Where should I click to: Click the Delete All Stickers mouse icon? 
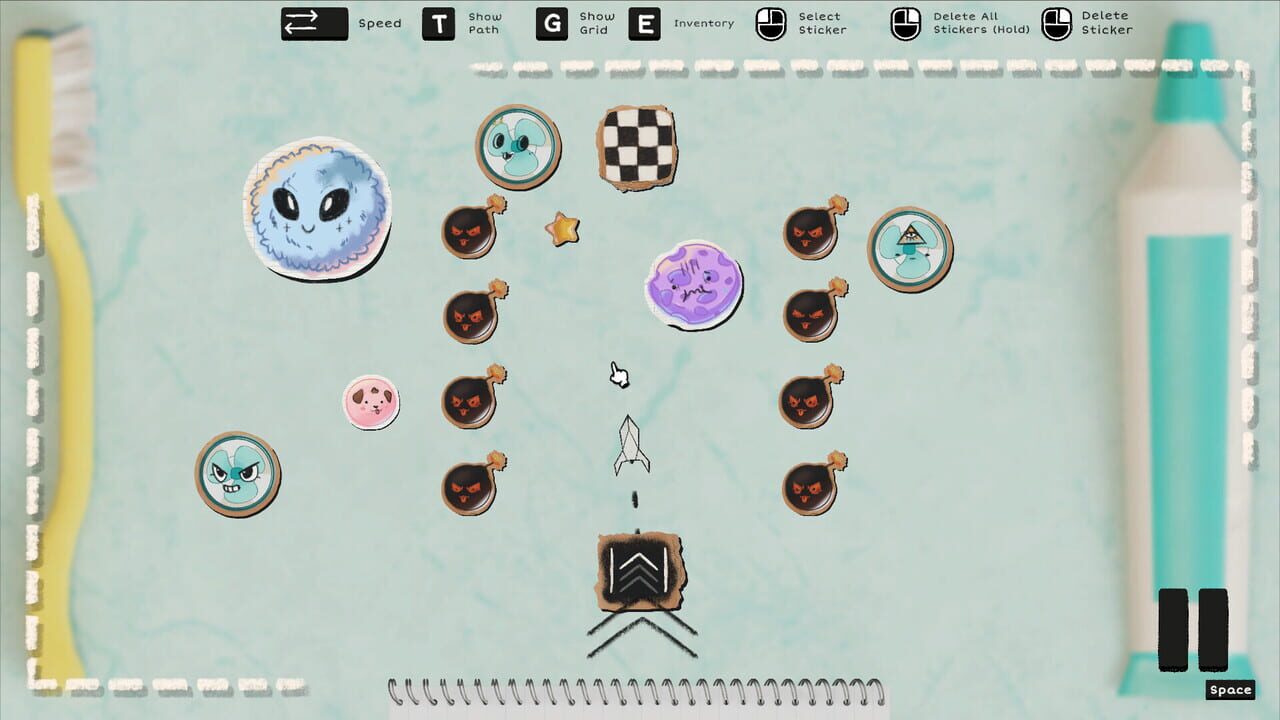[x=907, y=22]
